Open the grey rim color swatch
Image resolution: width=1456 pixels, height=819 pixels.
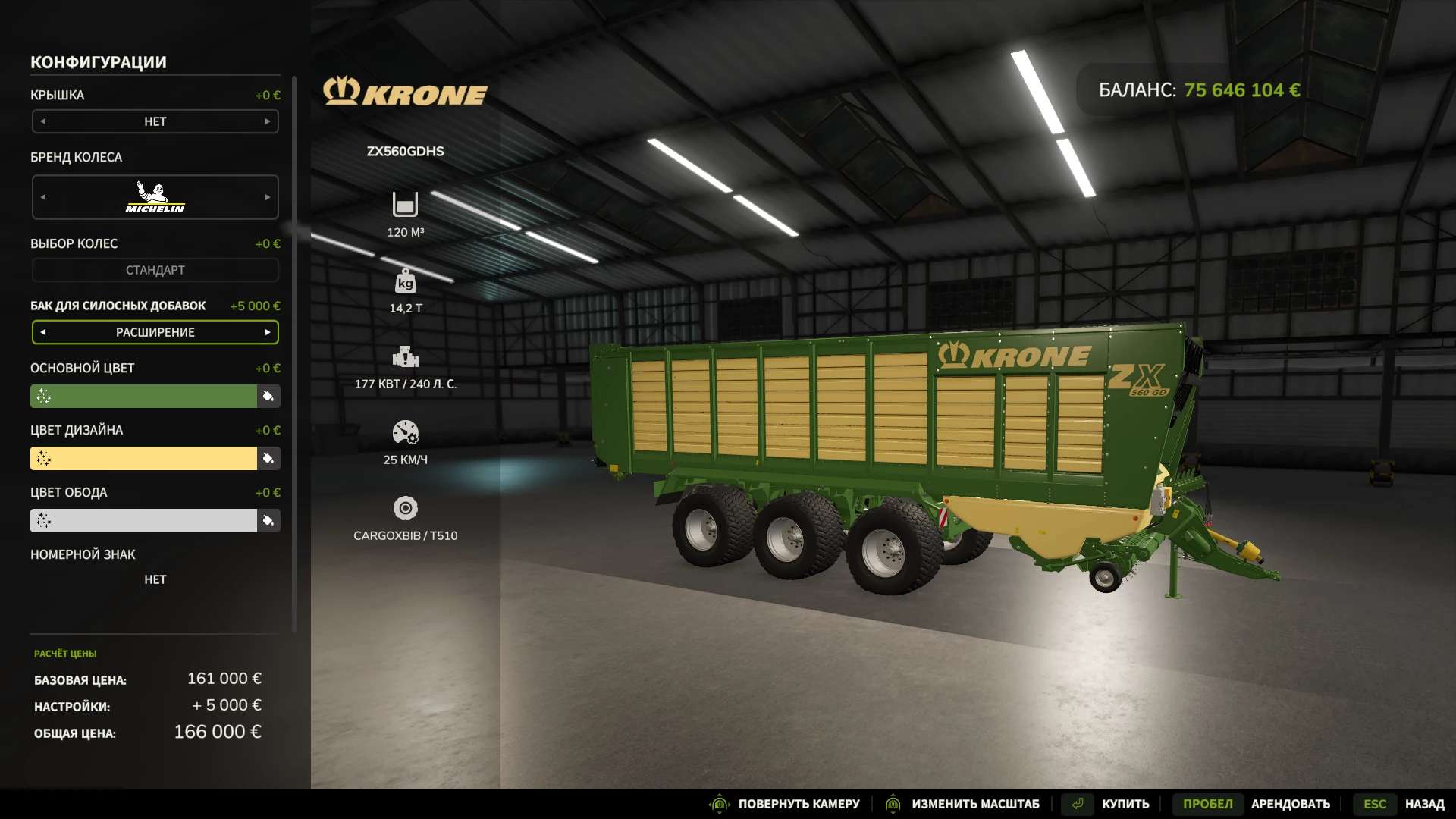[143, 520]
